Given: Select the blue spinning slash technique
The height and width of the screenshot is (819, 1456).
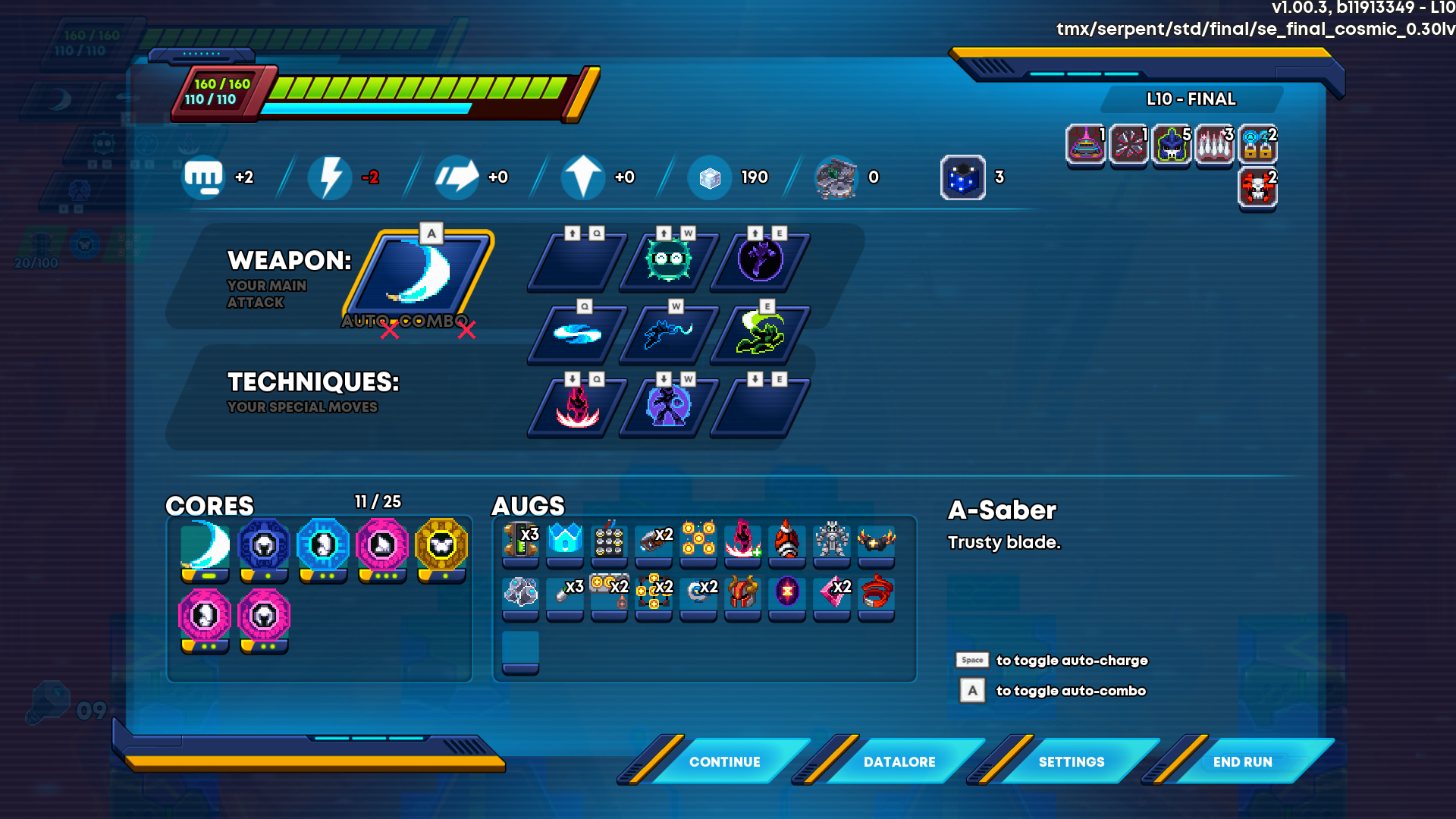Looking at the screenshot, I should pyautogui.click(x=577, y=334).
